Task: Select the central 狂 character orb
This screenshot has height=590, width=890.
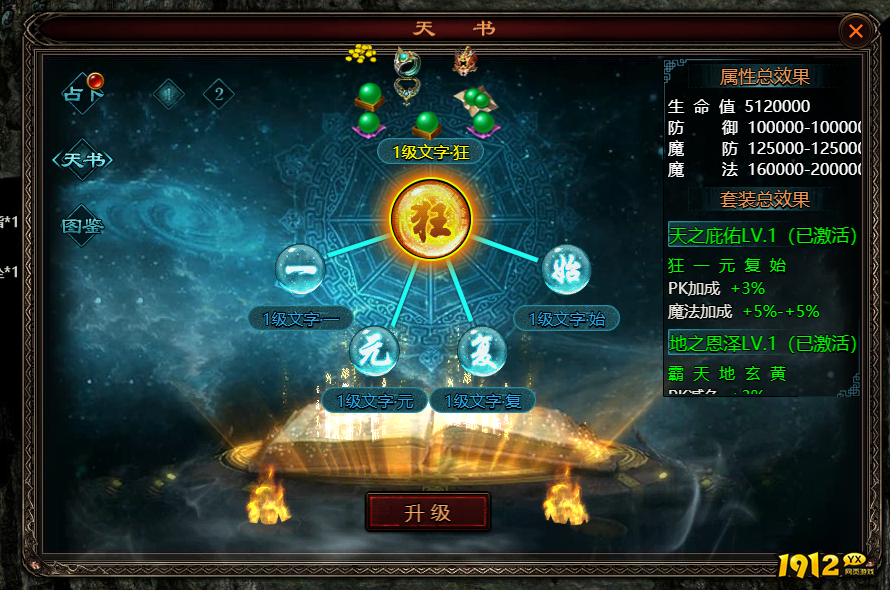Action: [431, 219]
